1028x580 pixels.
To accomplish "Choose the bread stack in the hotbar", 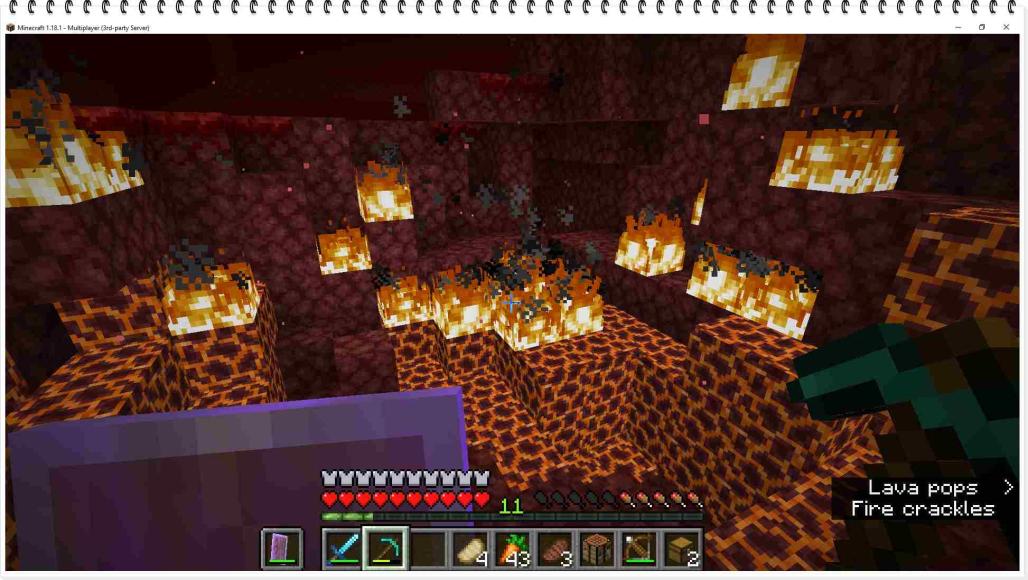I will point(469,549).
